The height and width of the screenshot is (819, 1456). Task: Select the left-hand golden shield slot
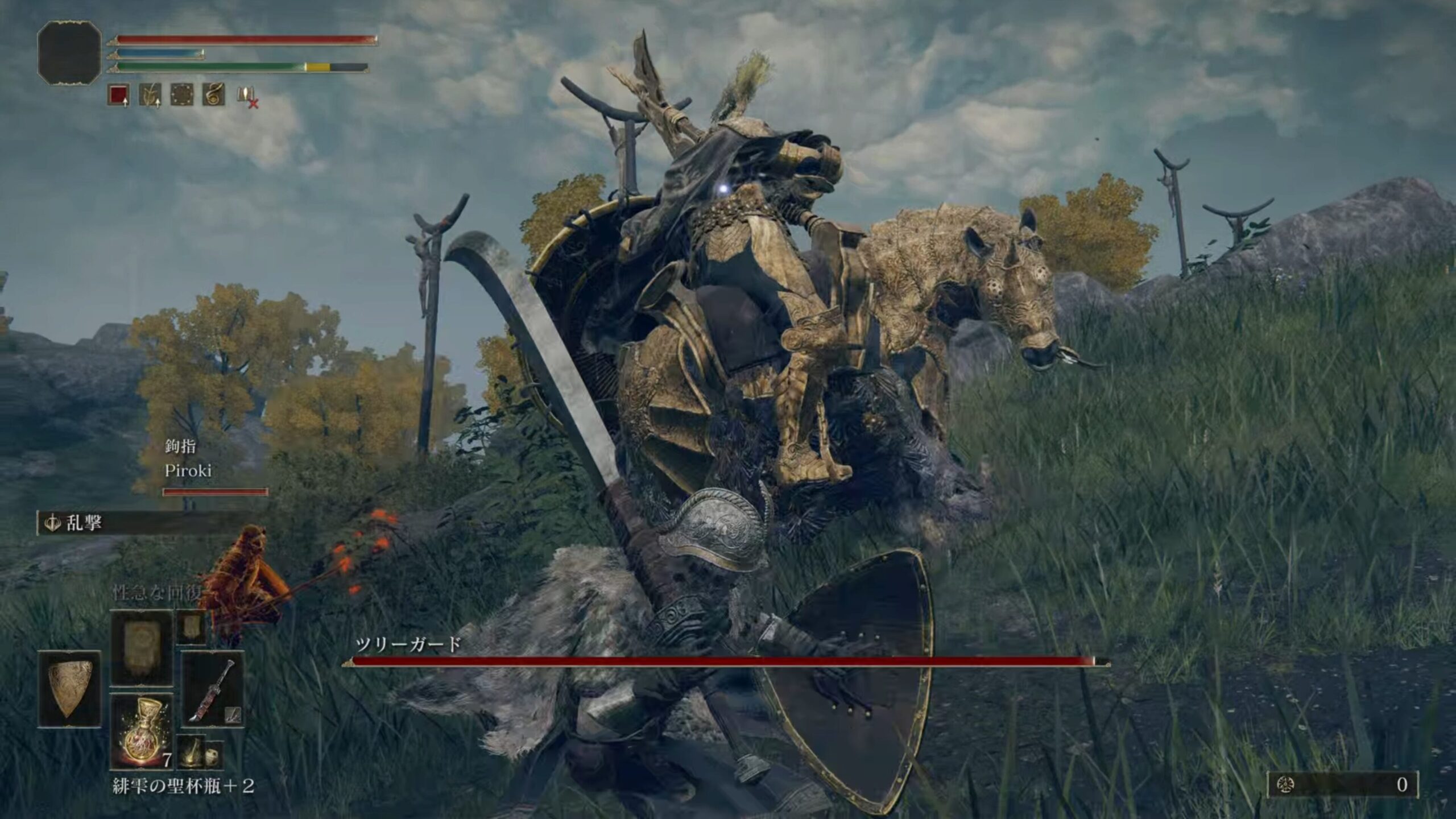[69, 689]
